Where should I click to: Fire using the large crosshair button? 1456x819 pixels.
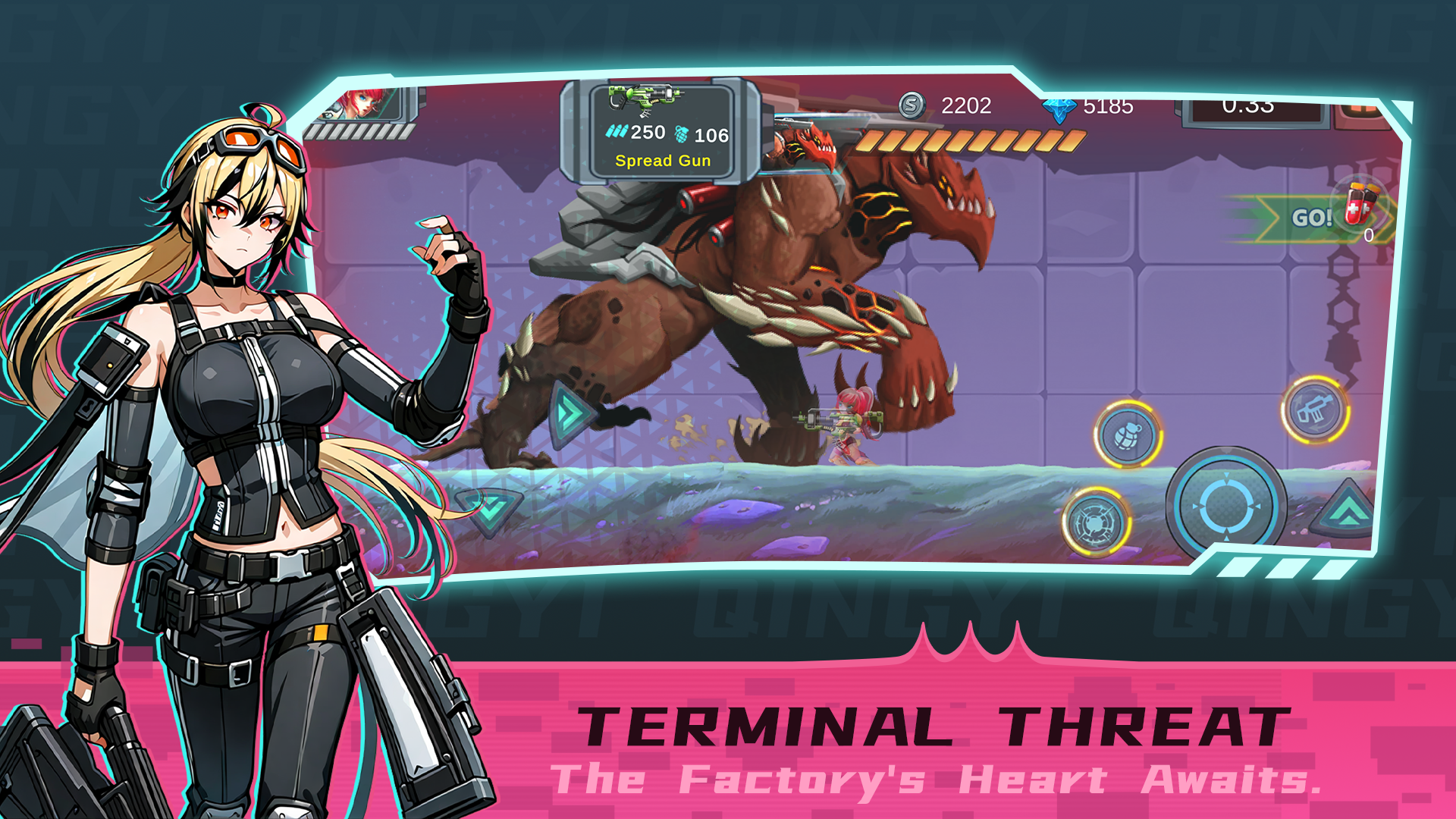1225,505
